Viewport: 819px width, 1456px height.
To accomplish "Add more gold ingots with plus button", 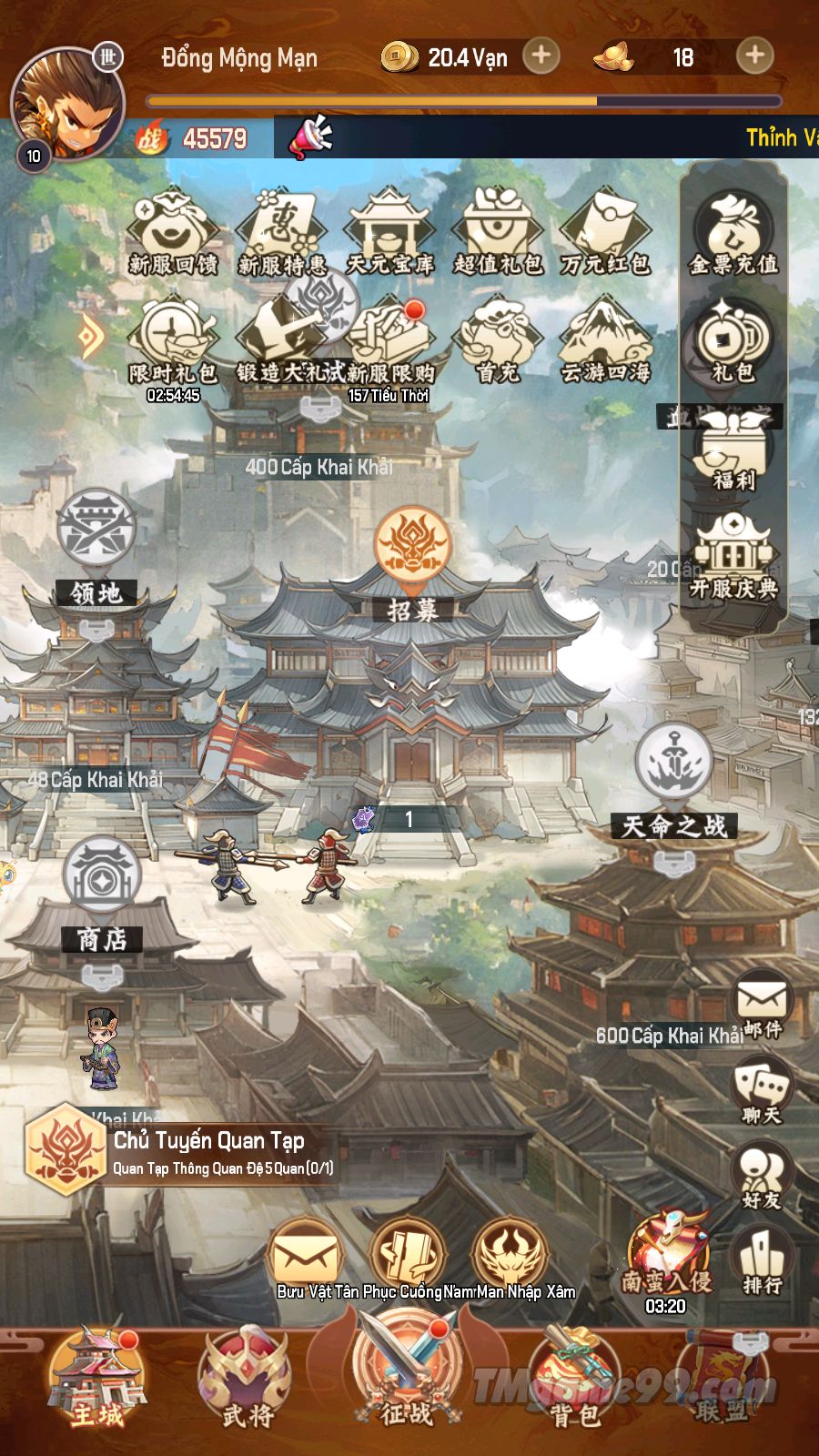I will 754,56.
